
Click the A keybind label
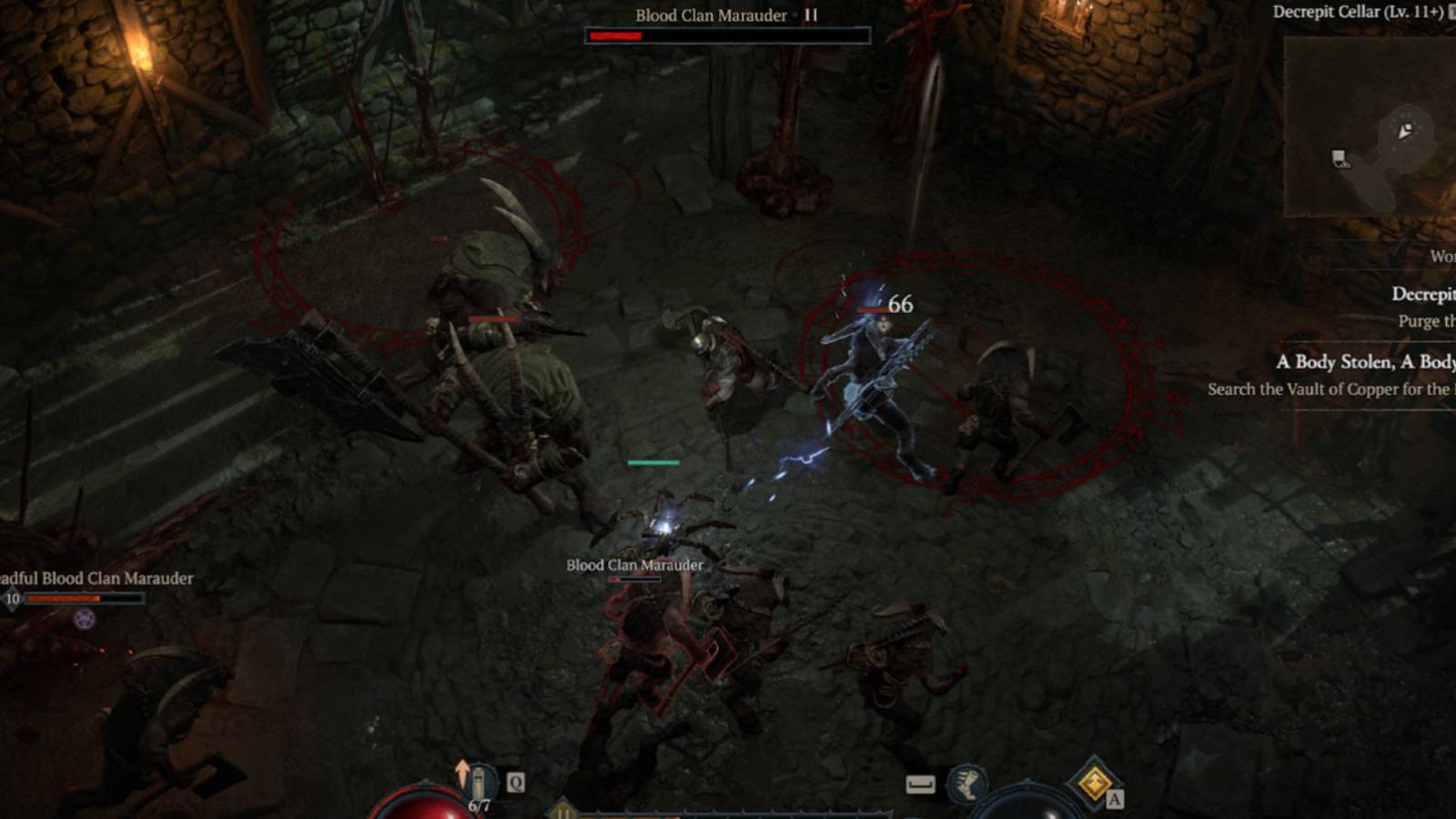1115,797
